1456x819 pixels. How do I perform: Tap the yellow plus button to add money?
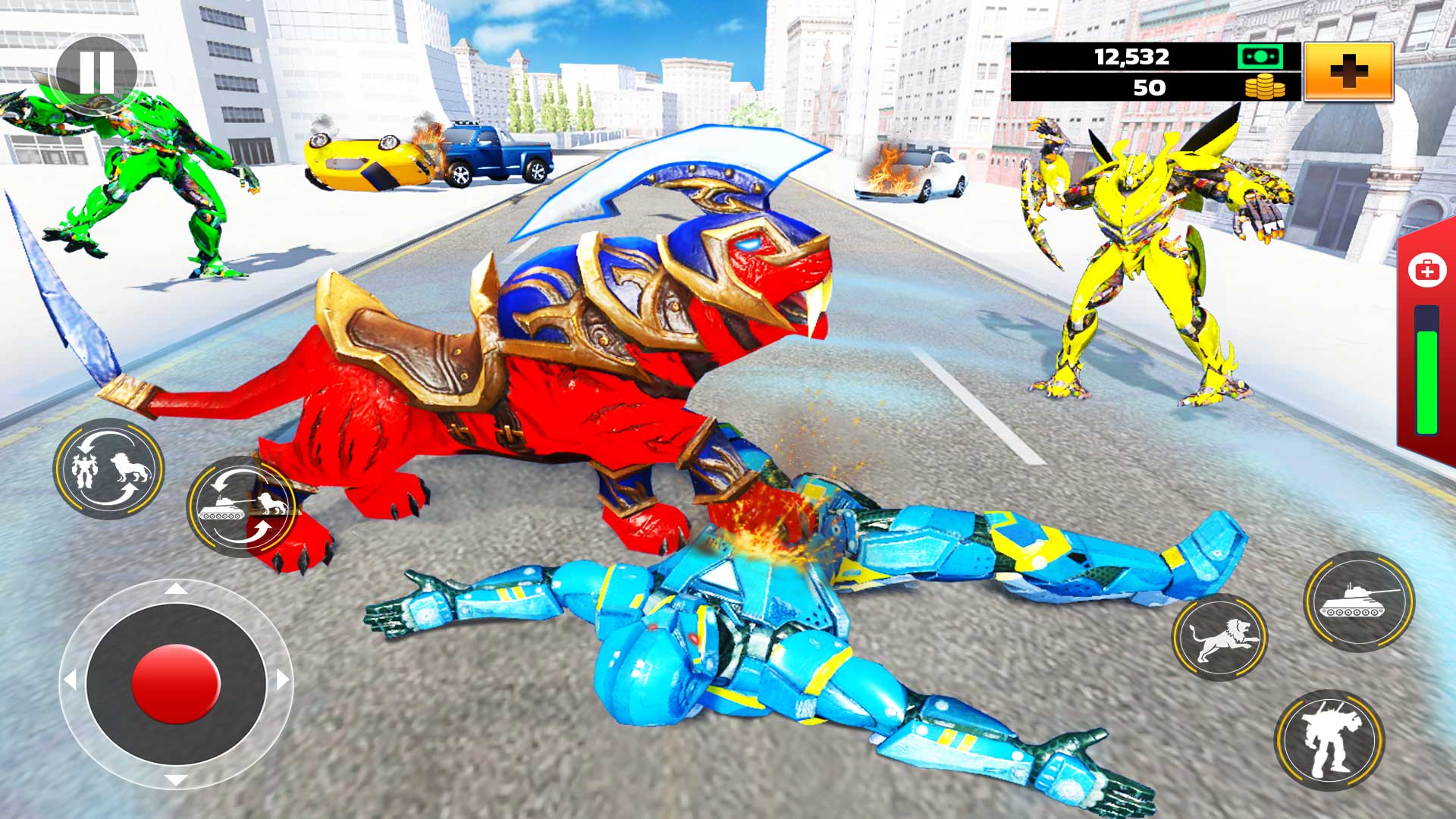[x=1348, y=71]
